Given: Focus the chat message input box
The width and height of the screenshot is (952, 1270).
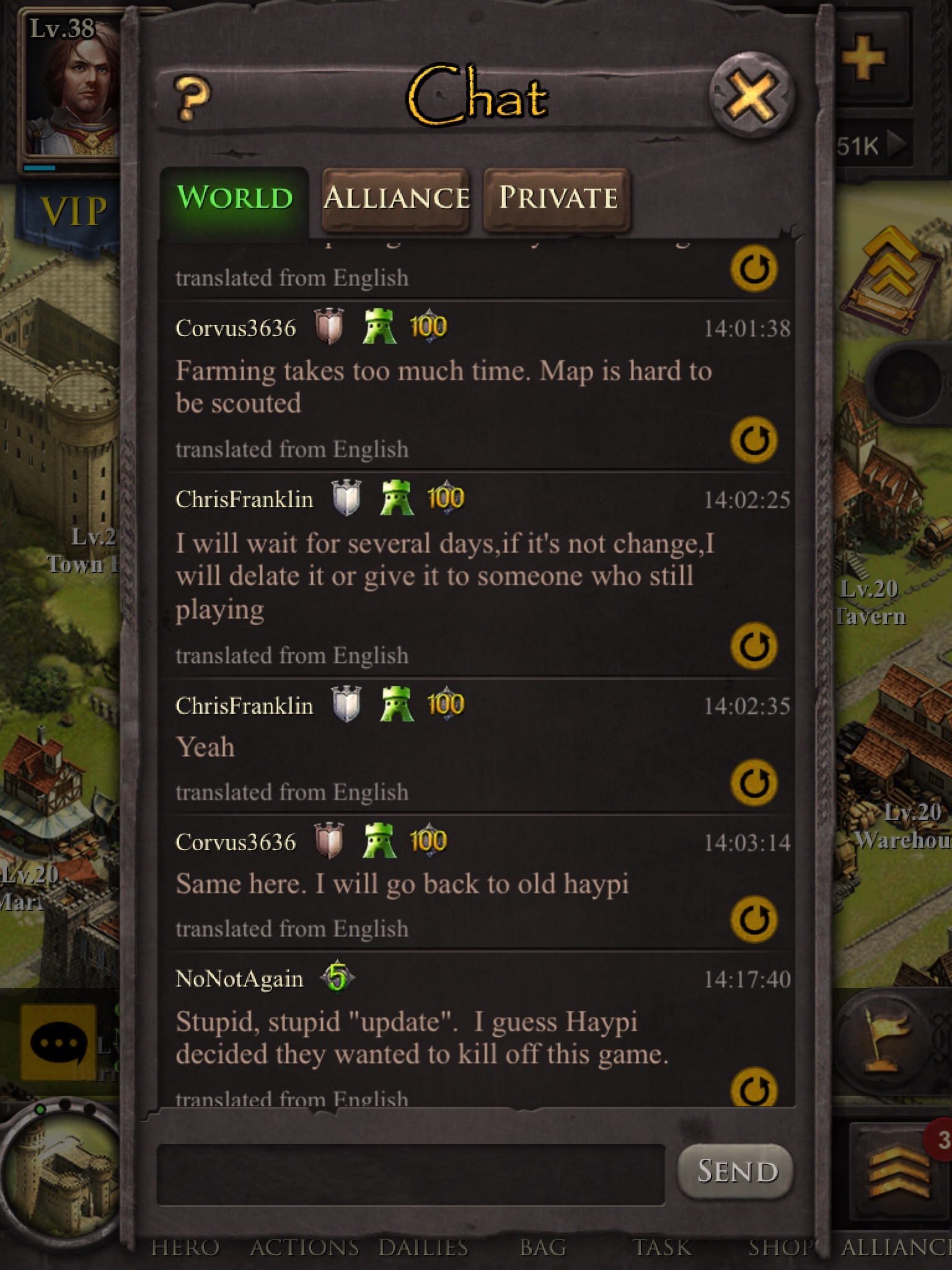Looking at the screenshot, I should click(410, 1174).
